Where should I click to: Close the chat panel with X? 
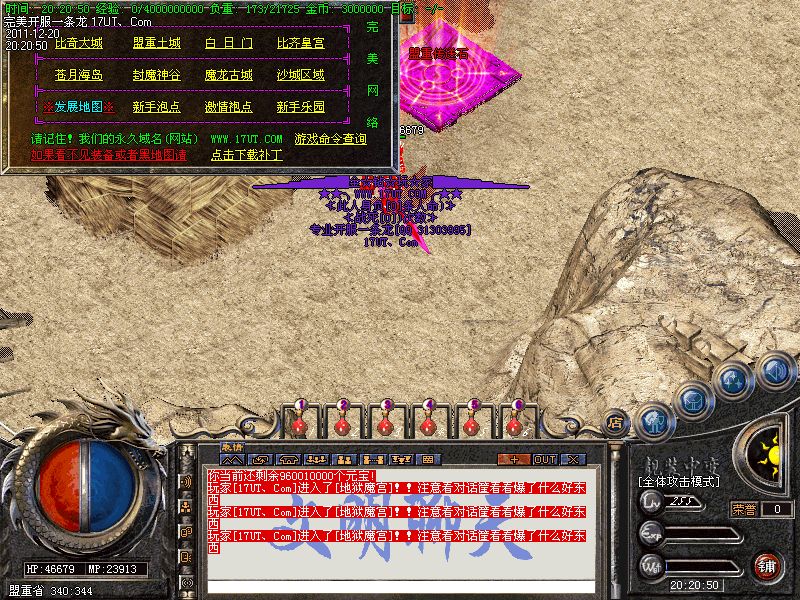coord(573,459)
